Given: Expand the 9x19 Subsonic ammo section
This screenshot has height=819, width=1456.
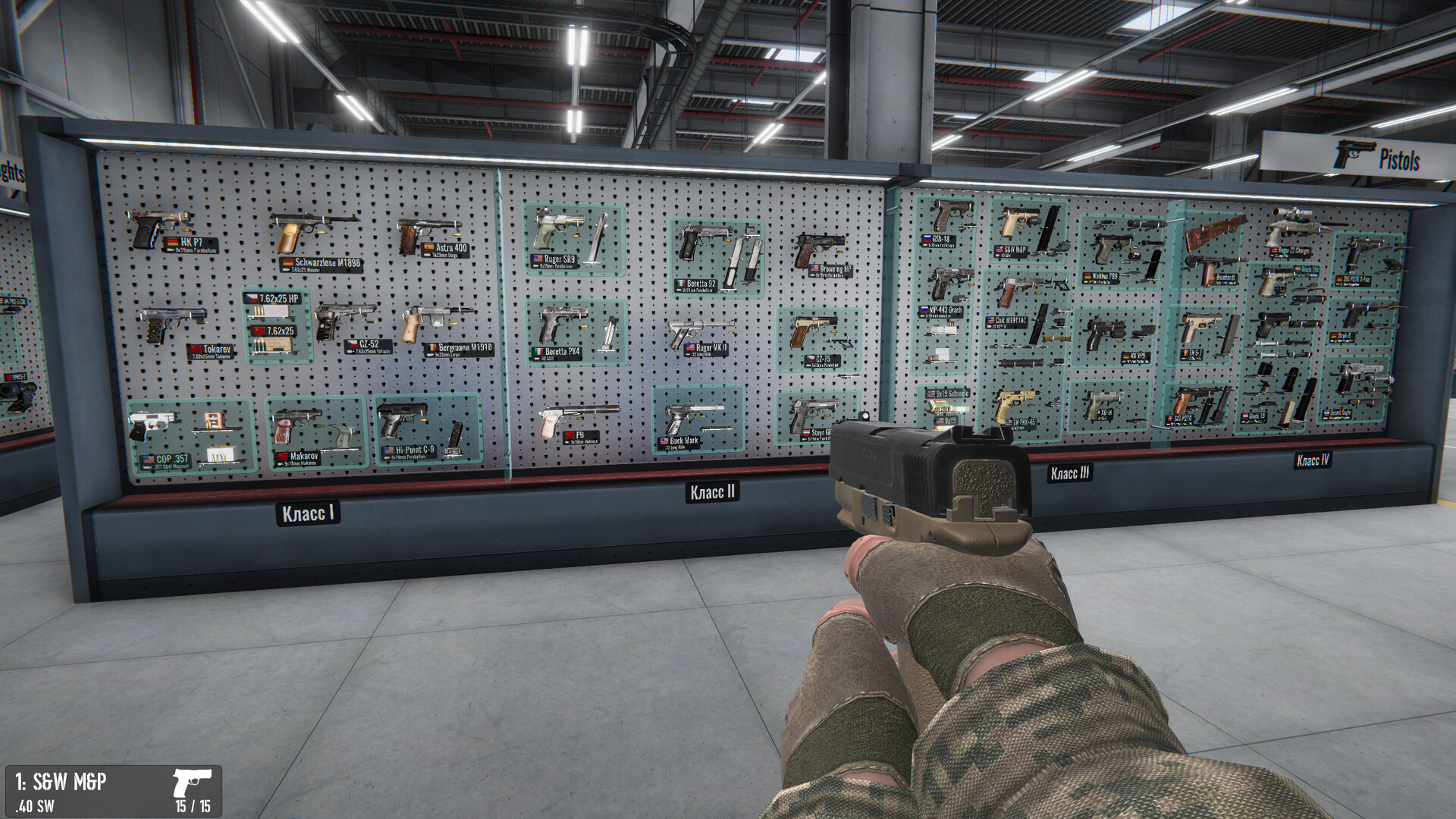Looking at the screenshot, I should [x=949, y=392].
